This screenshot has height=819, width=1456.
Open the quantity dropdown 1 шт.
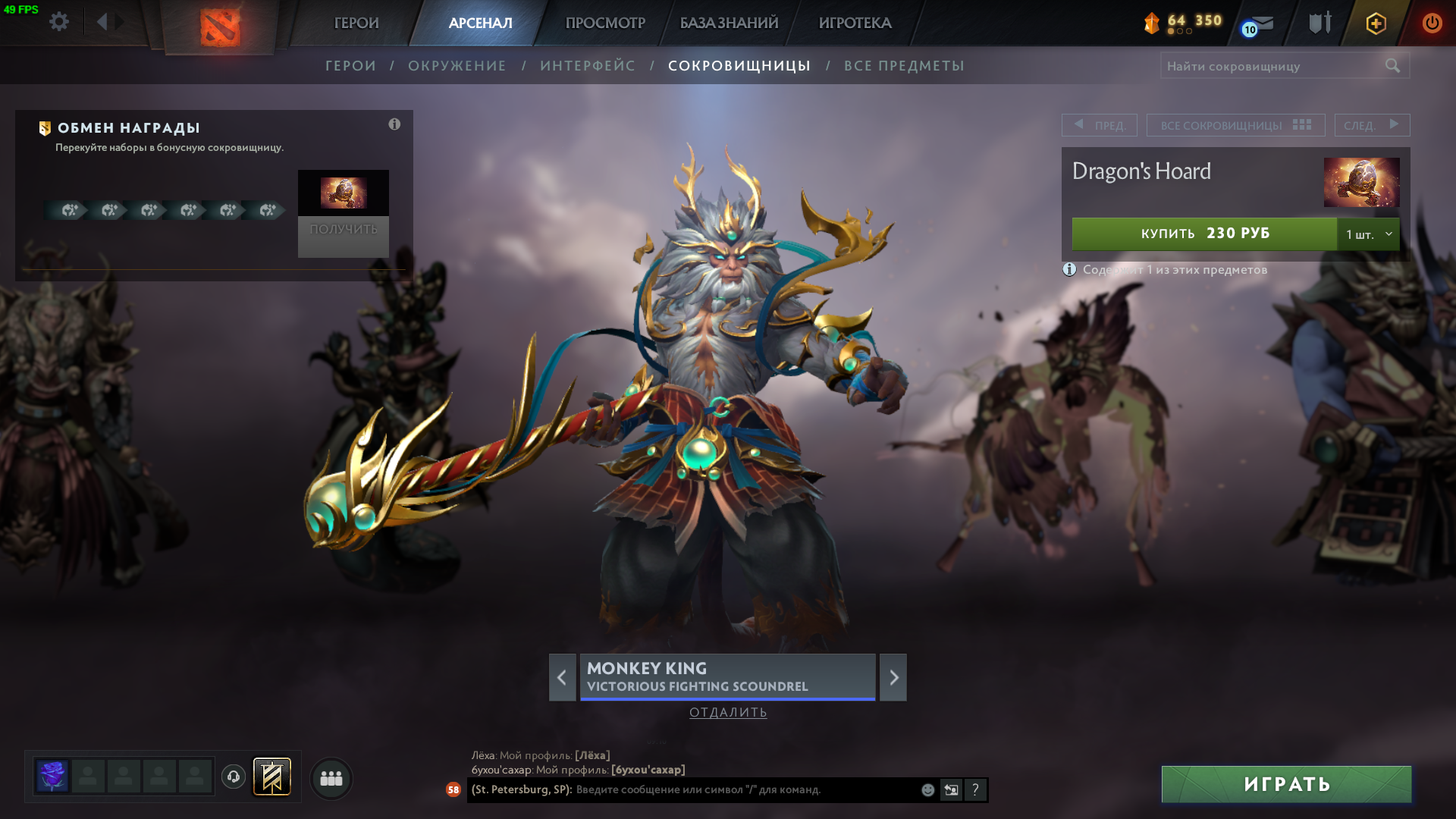point(1368,234)
